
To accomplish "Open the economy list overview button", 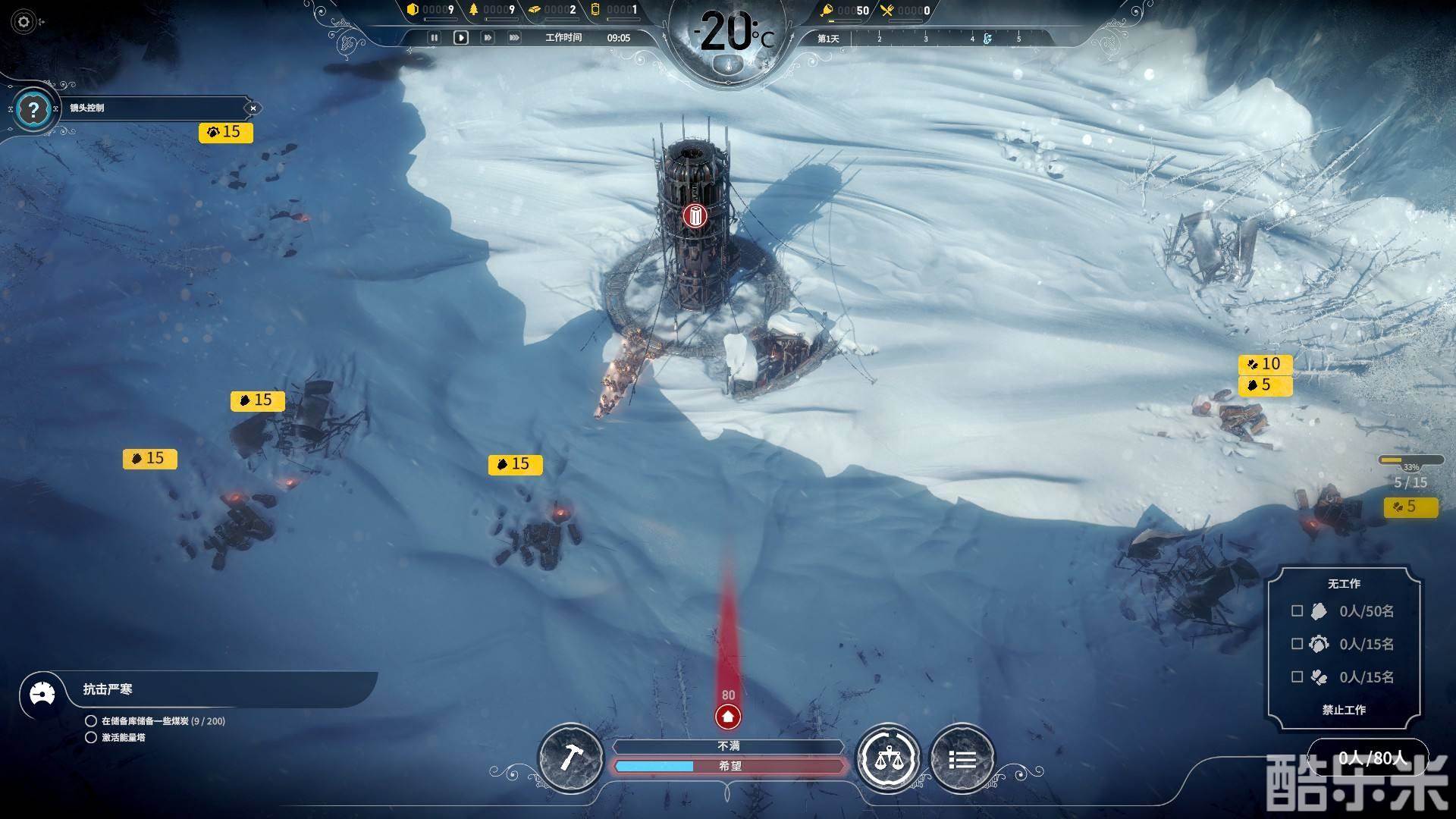I will pyautogui.click(x=962, y=759).
